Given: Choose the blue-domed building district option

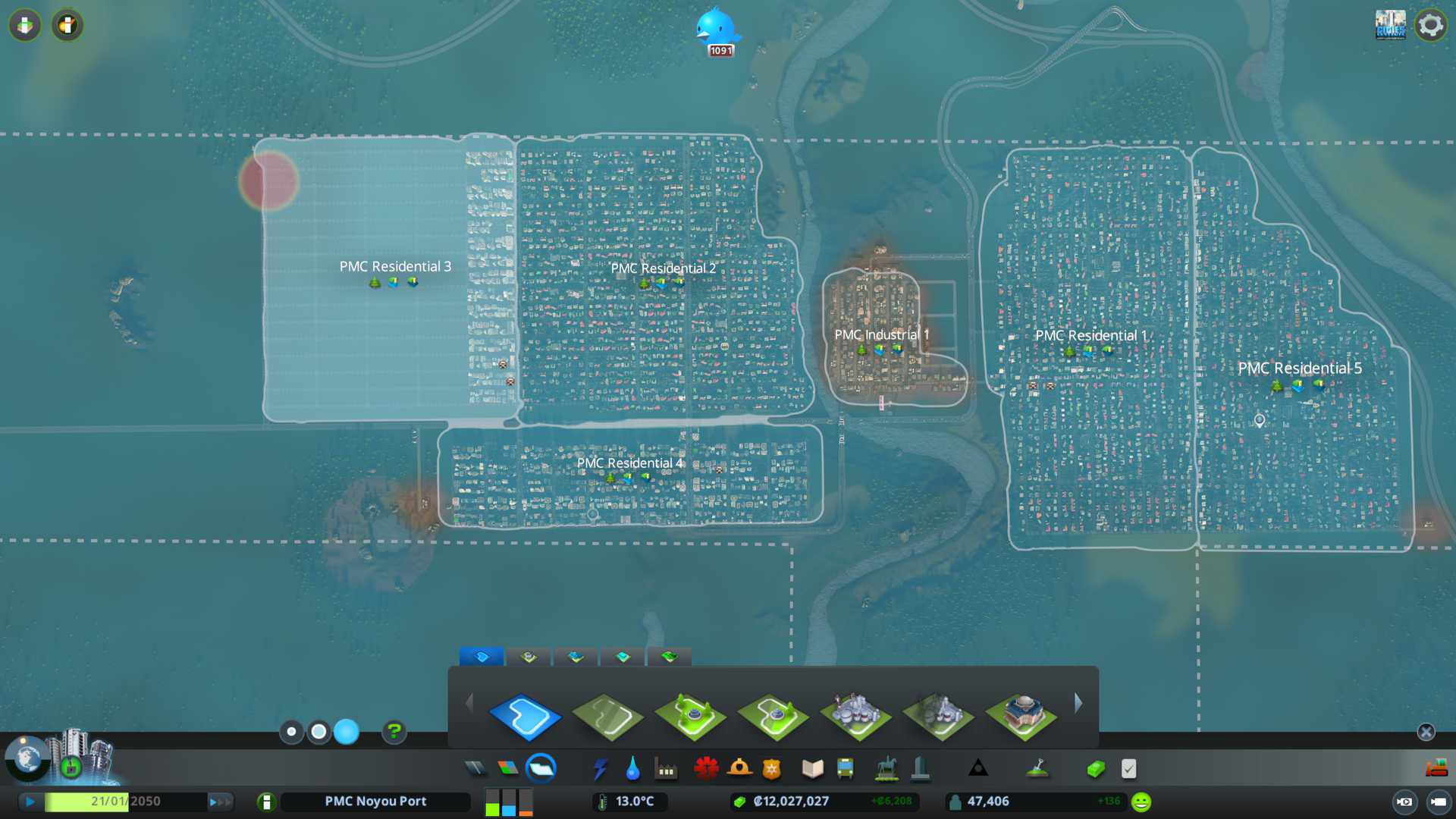Looking at the screenshot, I should tap(1021, 716).
